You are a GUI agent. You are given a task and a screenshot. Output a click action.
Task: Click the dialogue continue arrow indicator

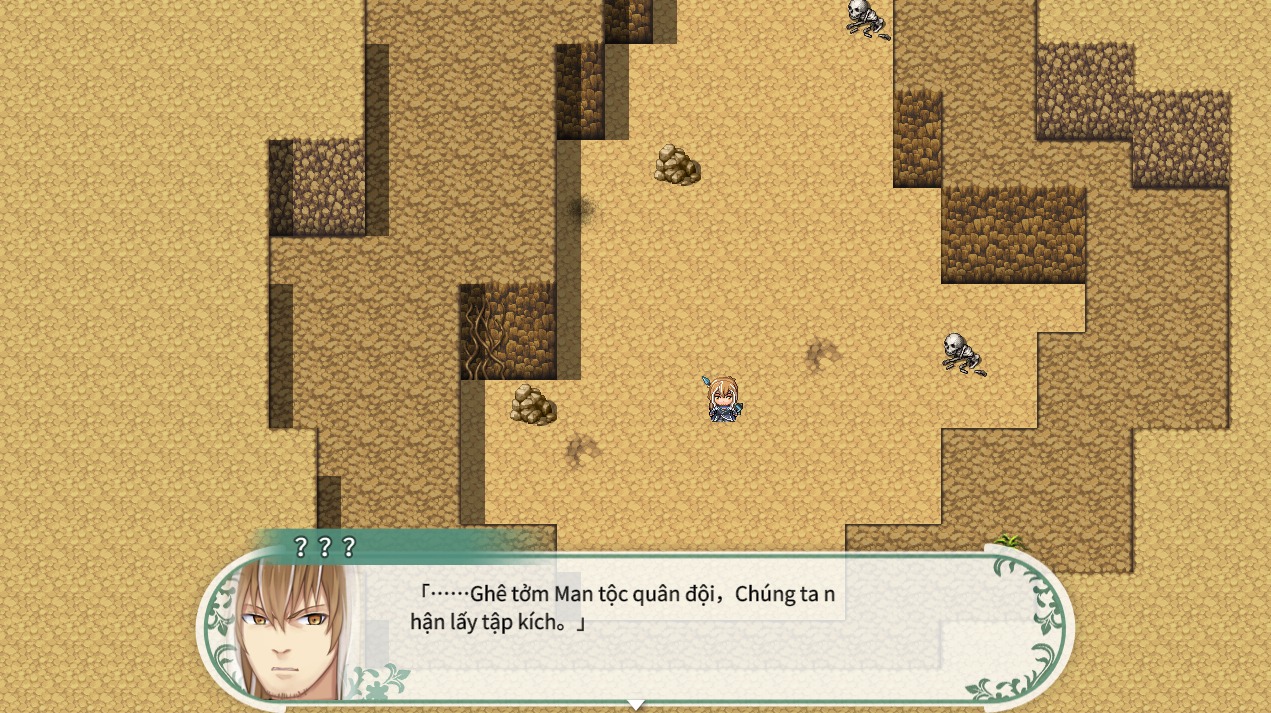[635, 704]
